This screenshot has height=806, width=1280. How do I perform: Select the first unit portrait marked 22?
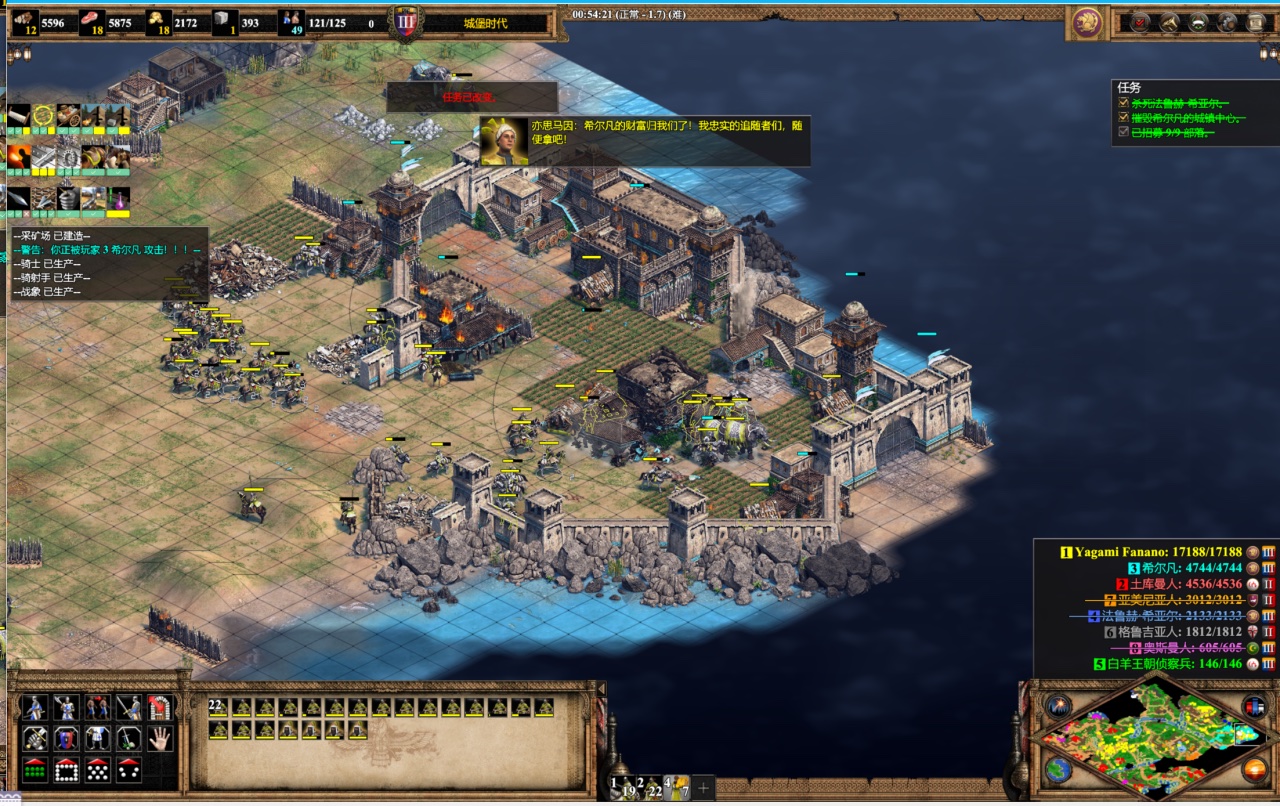tap(219, 708)
